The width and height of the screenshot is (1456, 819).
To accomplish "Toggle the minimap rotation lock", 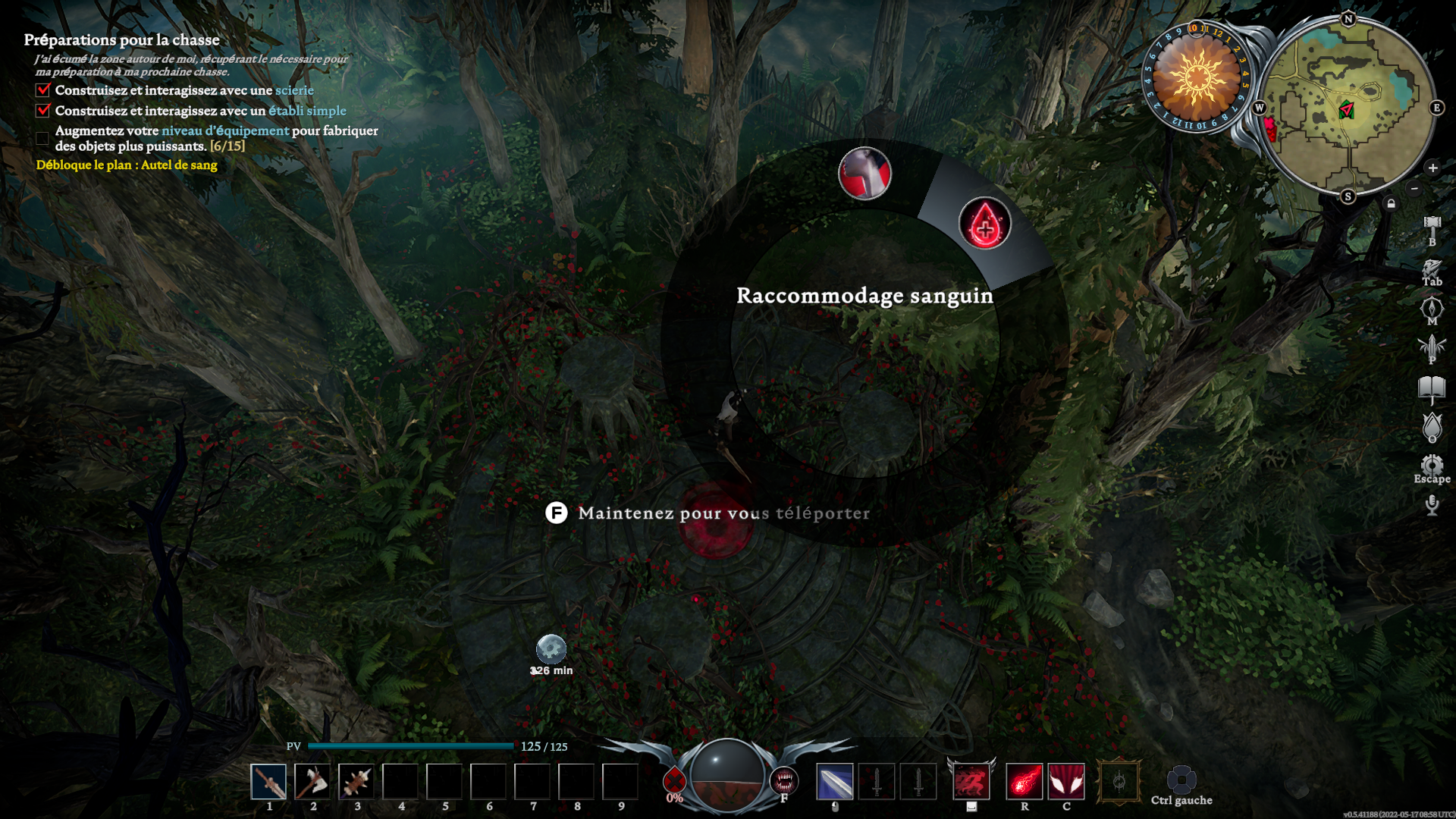I will [x=1391, y=203].
